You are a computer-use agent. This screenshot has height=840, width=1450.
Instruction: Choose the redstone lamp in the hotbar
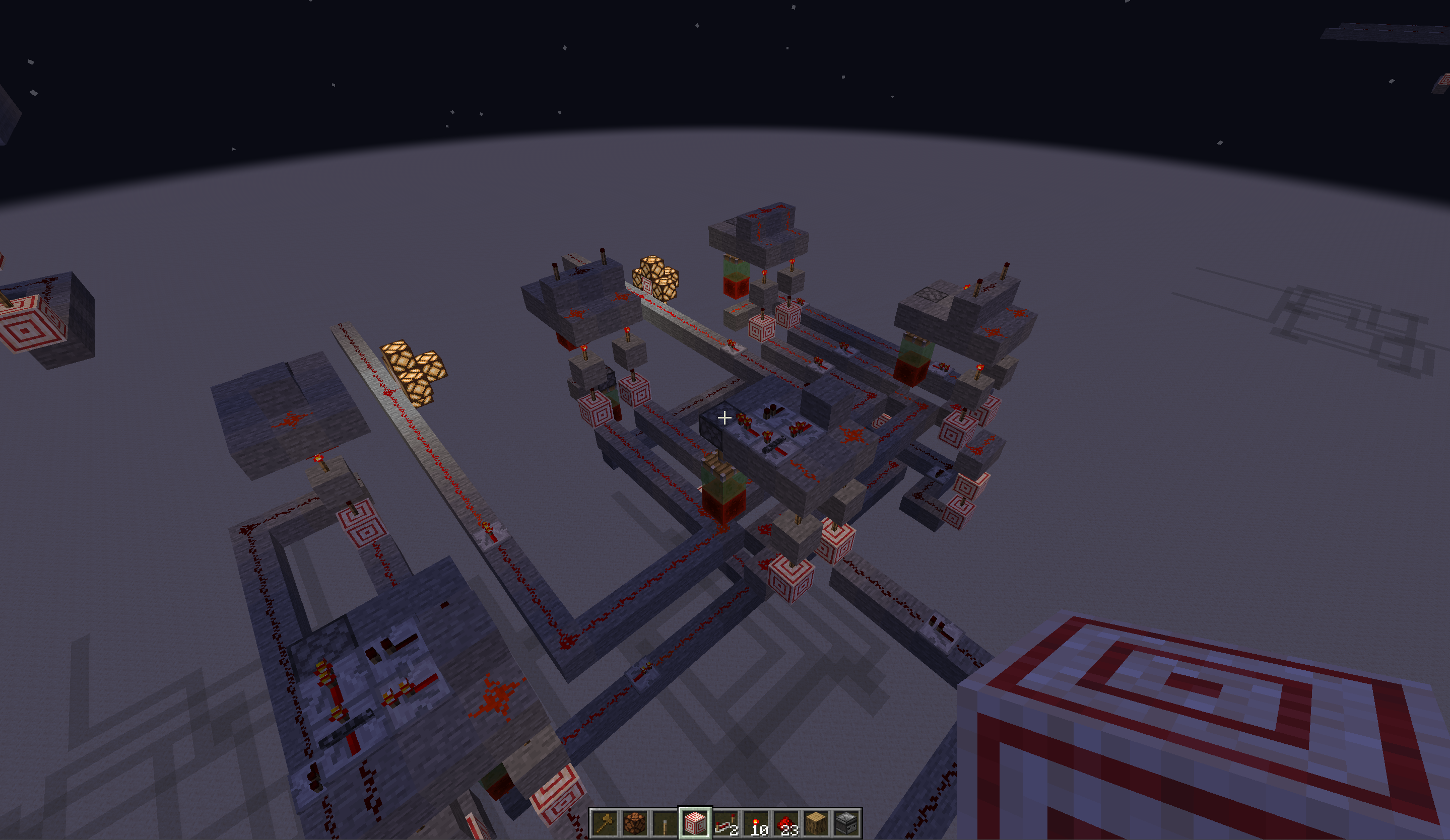click(x=635, y=823)
